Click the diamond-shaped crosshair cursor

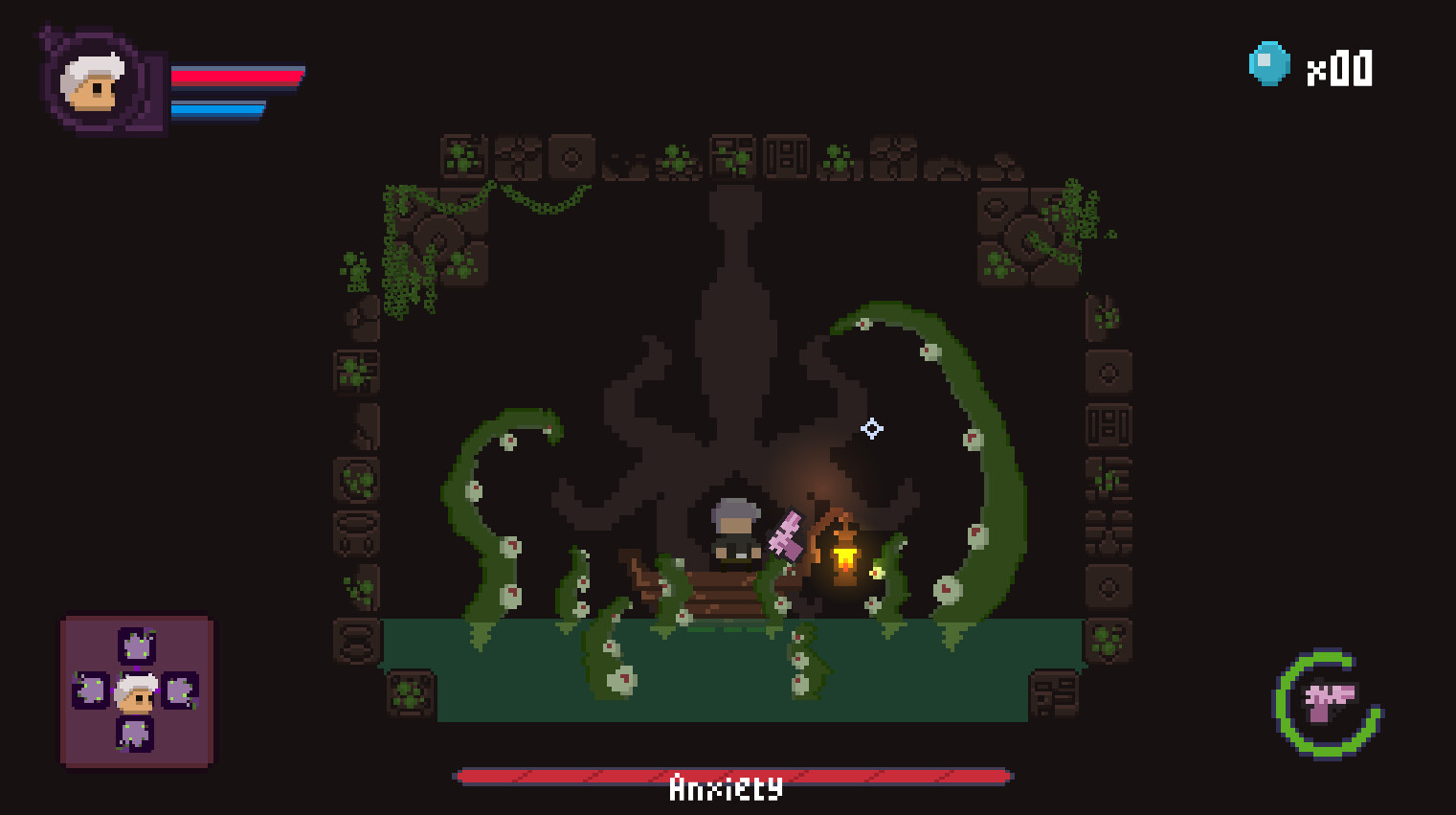[x=870, y=429]
